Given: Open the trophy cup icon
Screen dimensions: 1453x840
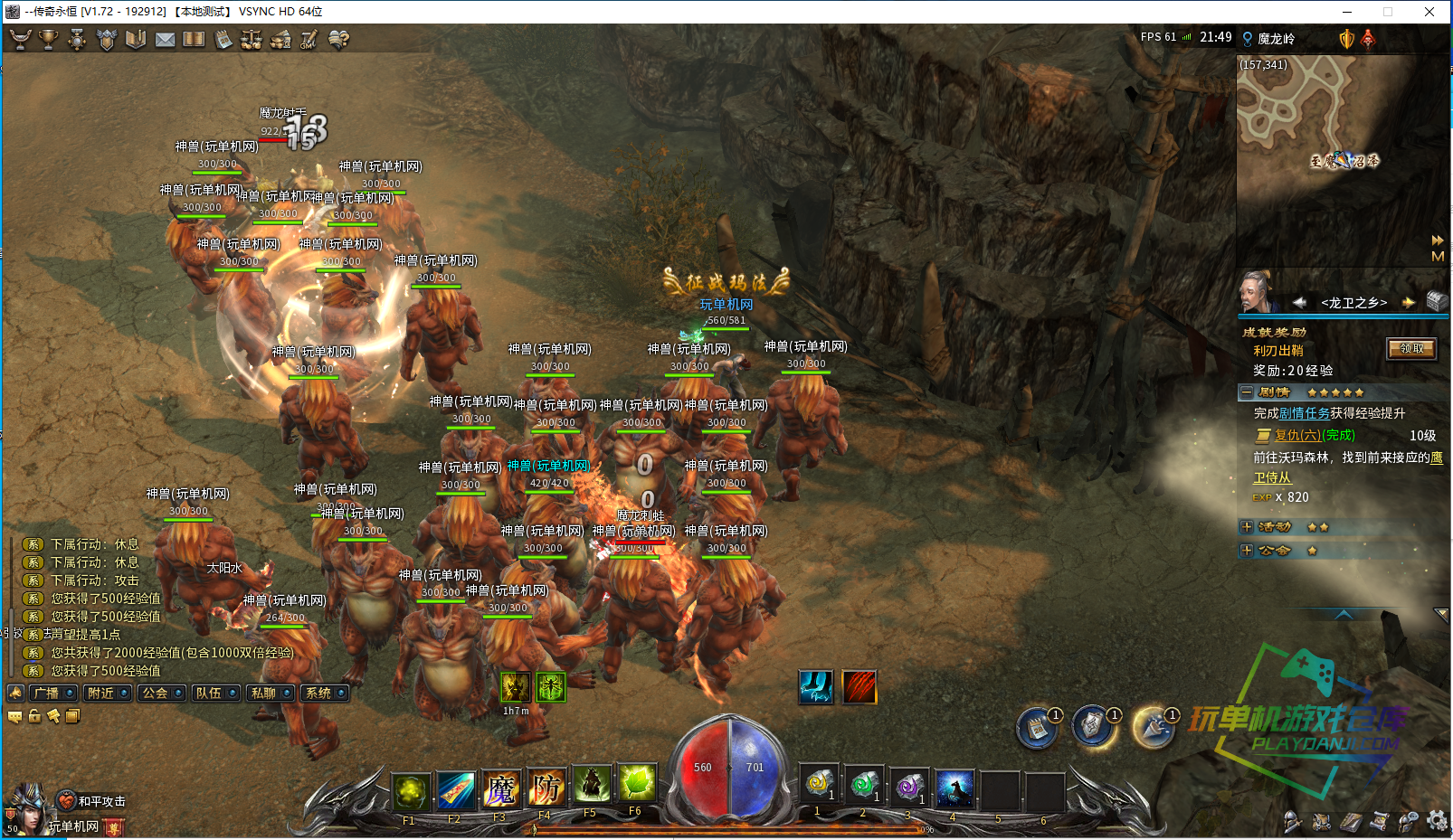Looking at the screenshot, I should (x=48, y=40).
